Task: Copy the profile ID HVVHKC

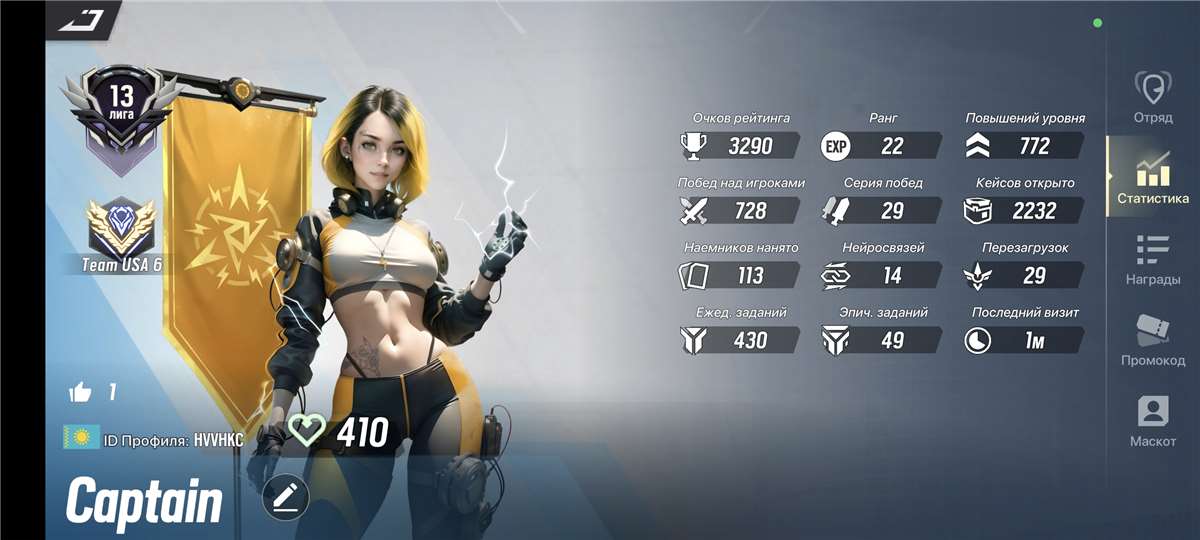Action: coord(219,439)
